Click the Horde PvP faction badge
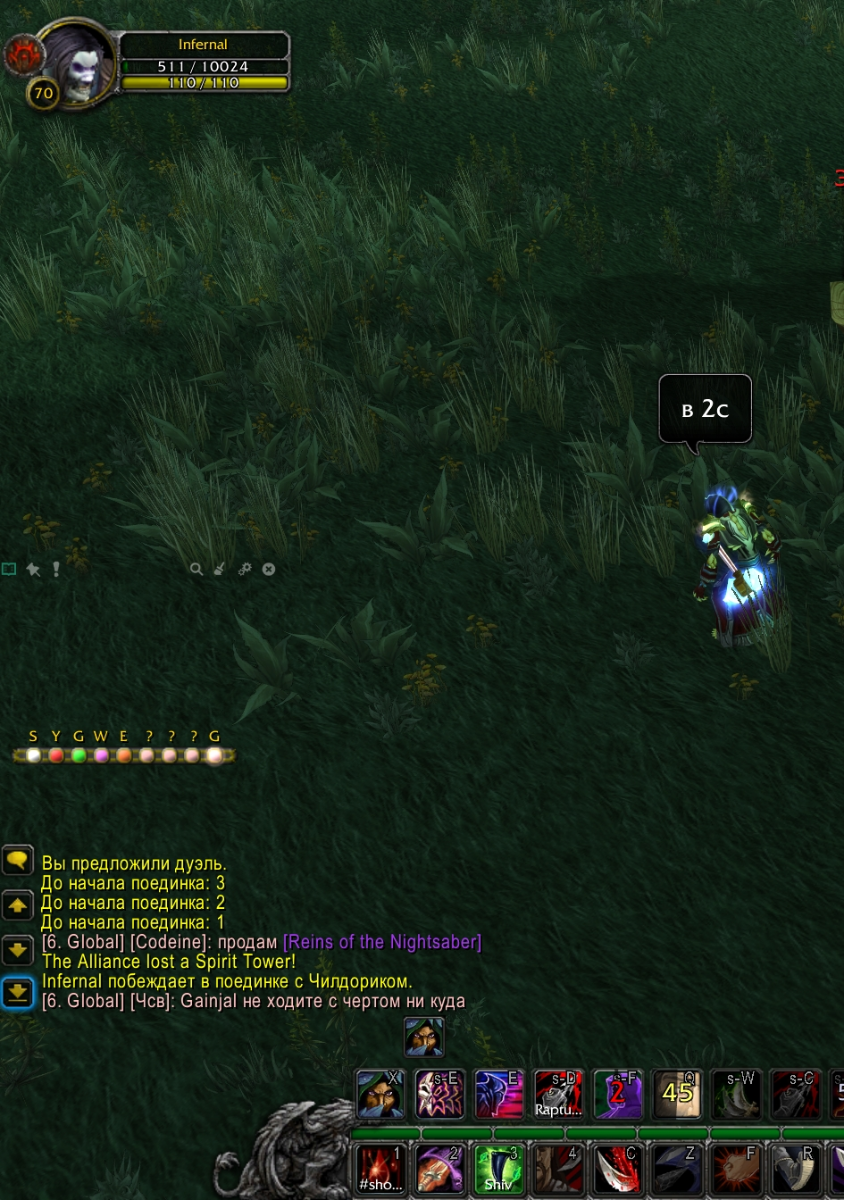 click(22, 56)
